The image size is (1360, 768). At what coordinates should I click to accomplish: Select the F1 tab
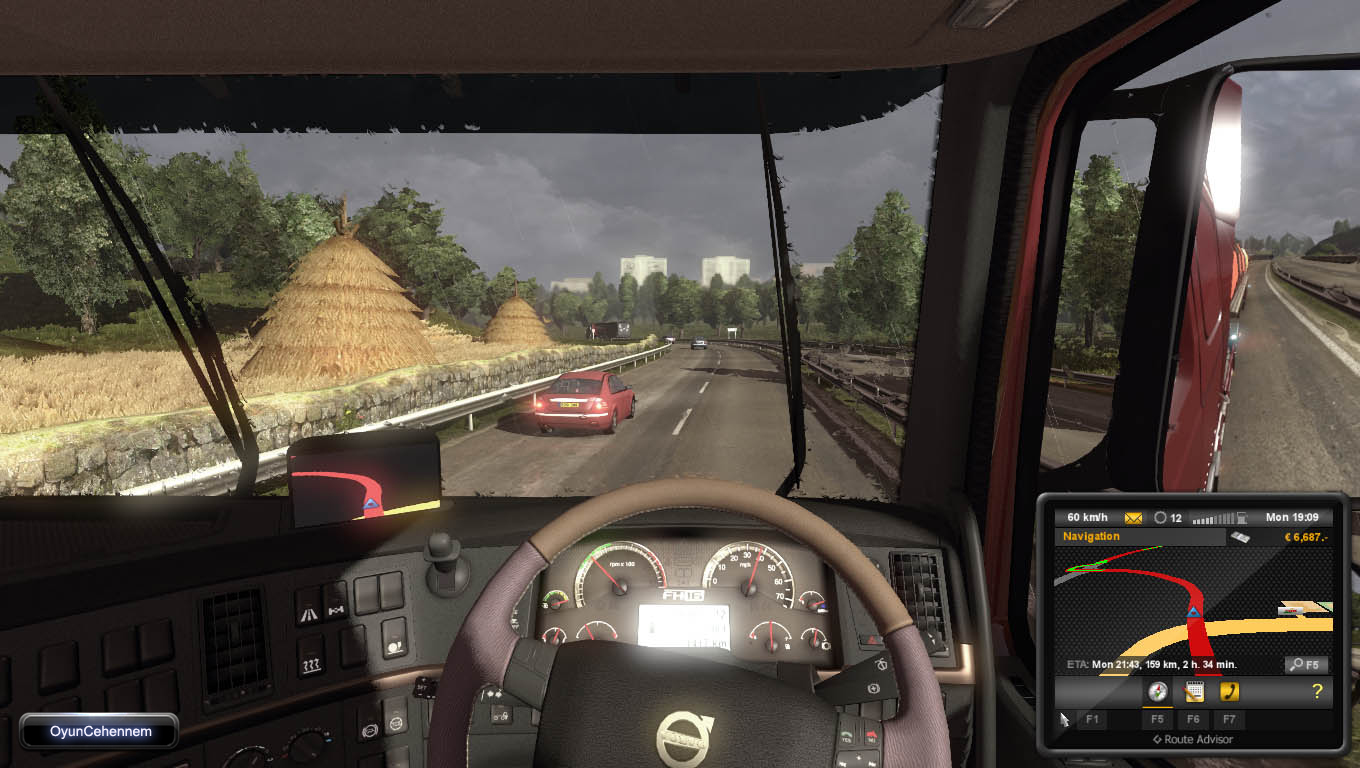pyautogui.click(x=1092, y=719)
